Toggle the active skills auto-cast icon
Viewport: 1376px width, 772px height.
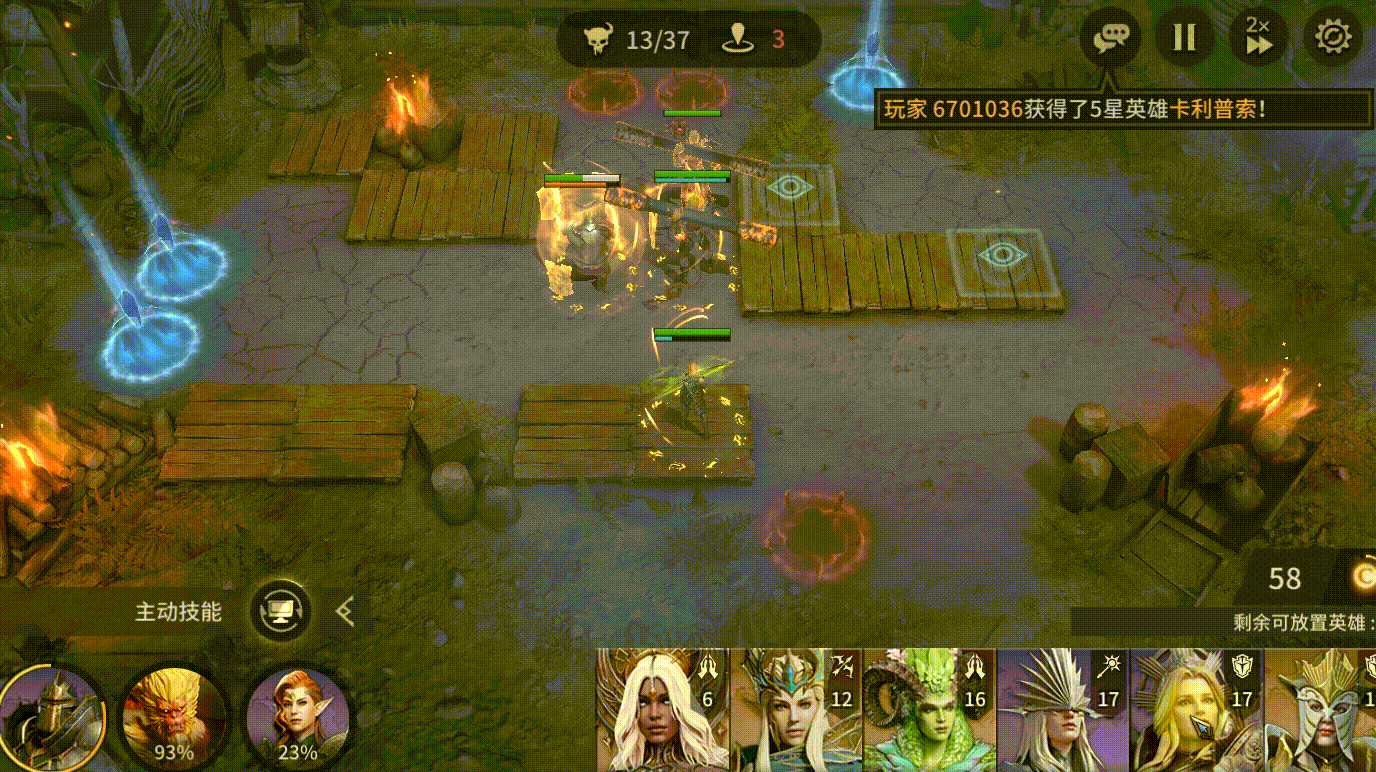point(280,610)
